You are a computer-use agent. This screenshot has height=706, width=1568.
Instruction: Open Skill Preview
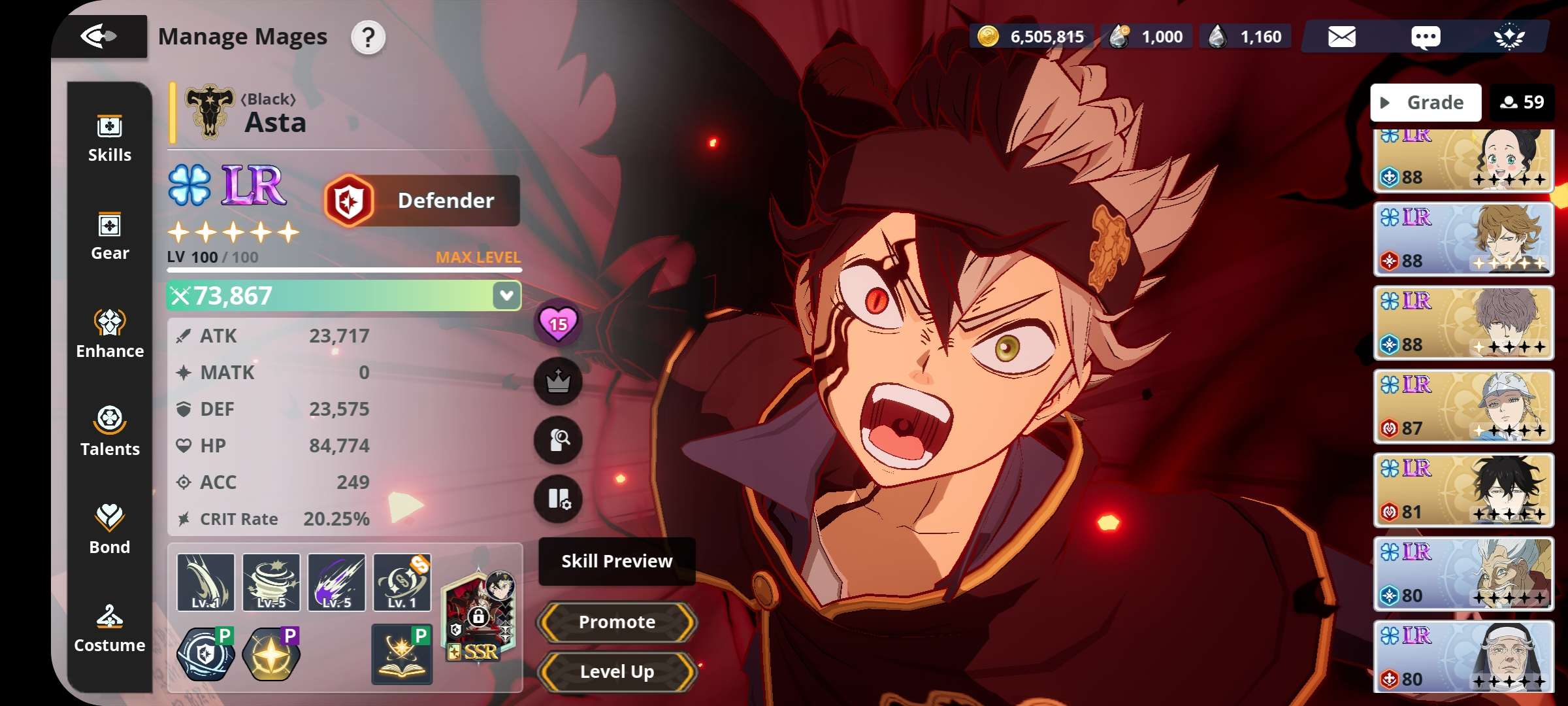click(x=616, y=561)
